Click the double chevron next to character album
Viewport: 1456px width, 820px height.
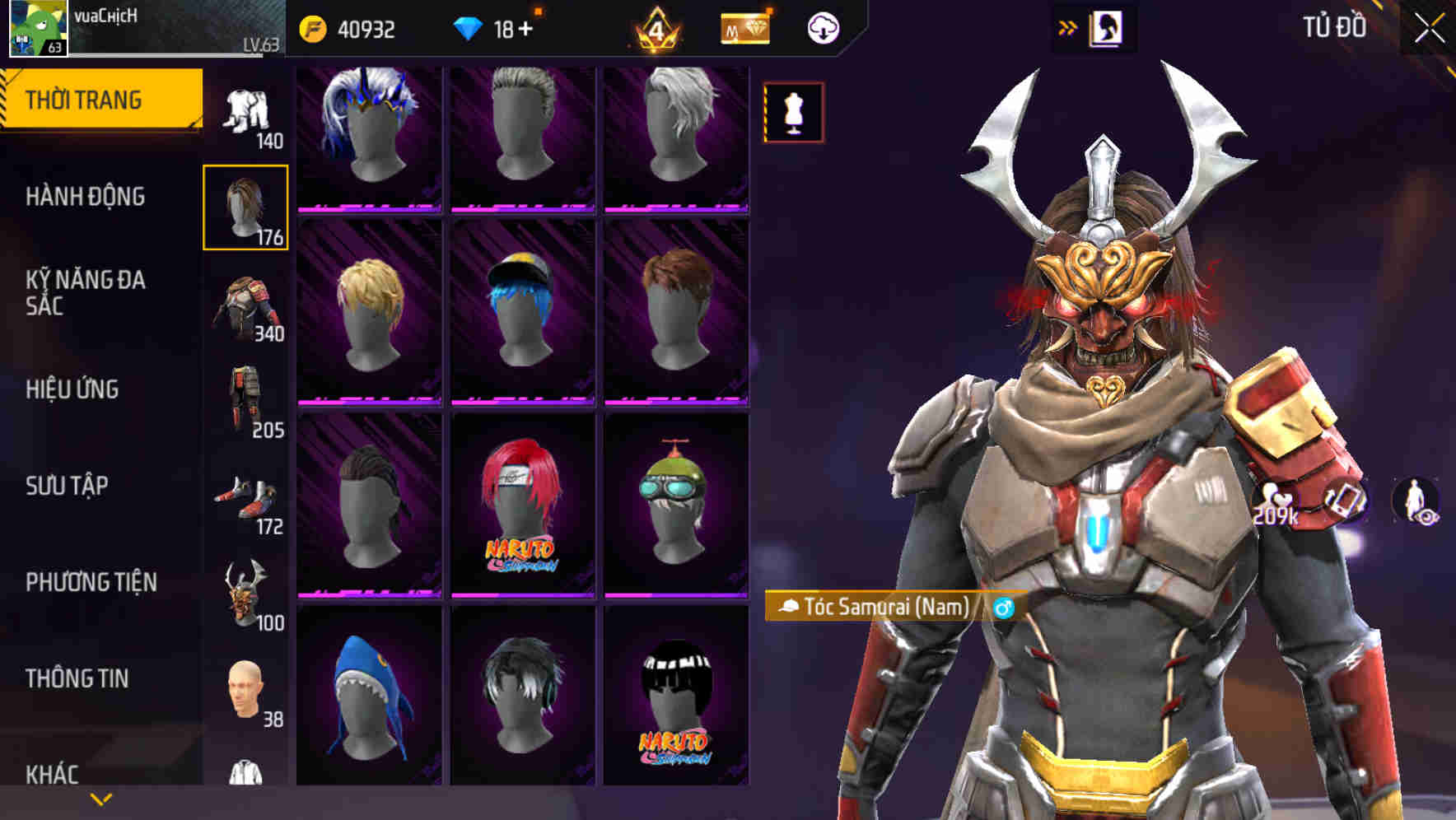[x=1069, y=27]
